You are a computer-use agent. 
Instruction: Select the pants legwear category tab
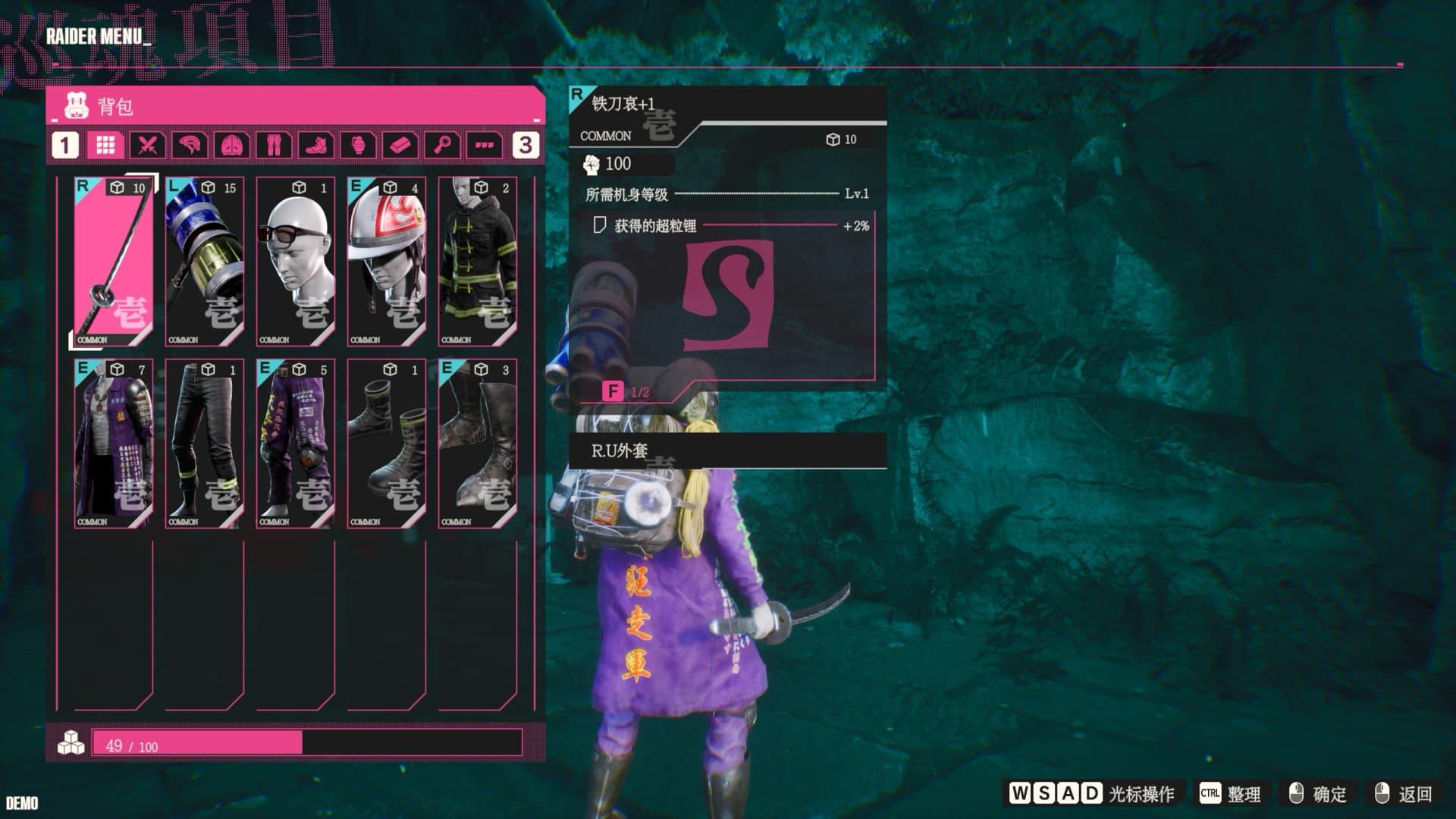tap(274, 145)
